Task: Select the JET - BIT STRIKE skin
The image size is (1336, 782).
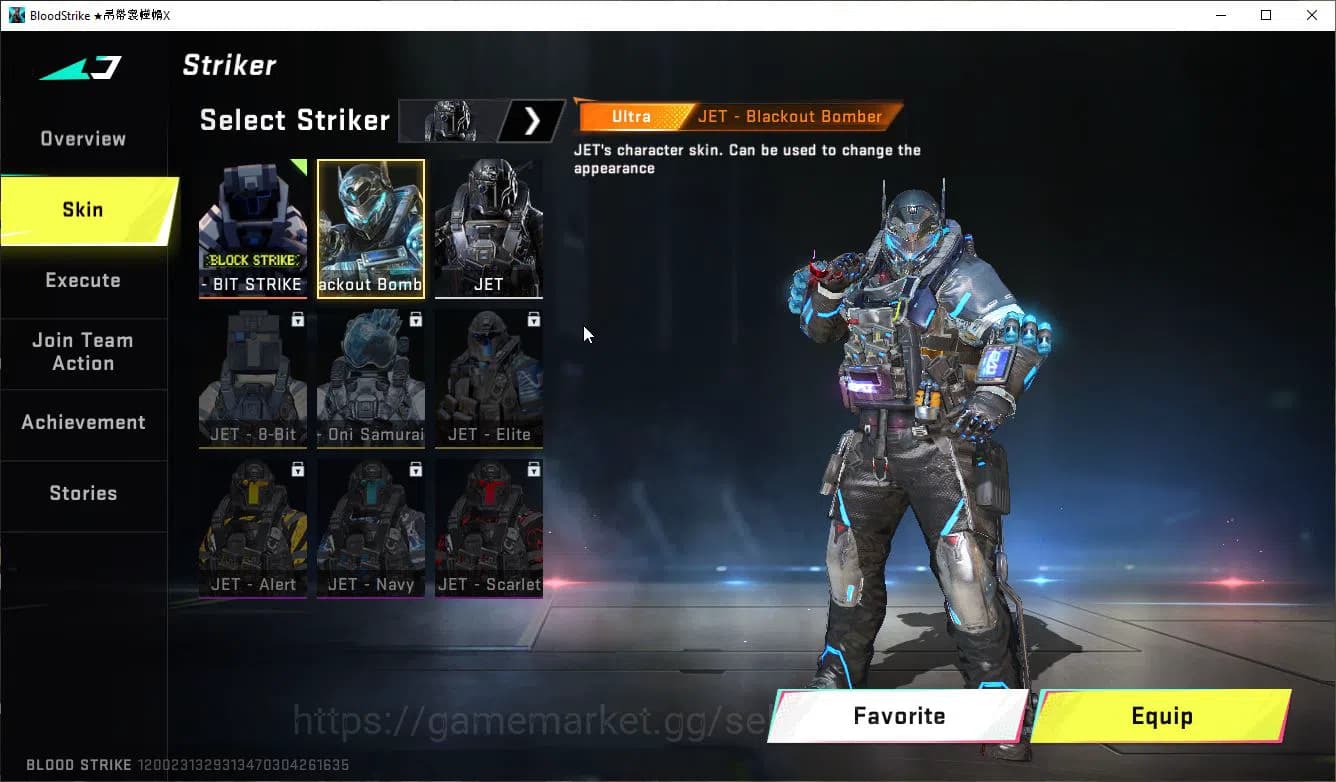Action: pos(252,228)
